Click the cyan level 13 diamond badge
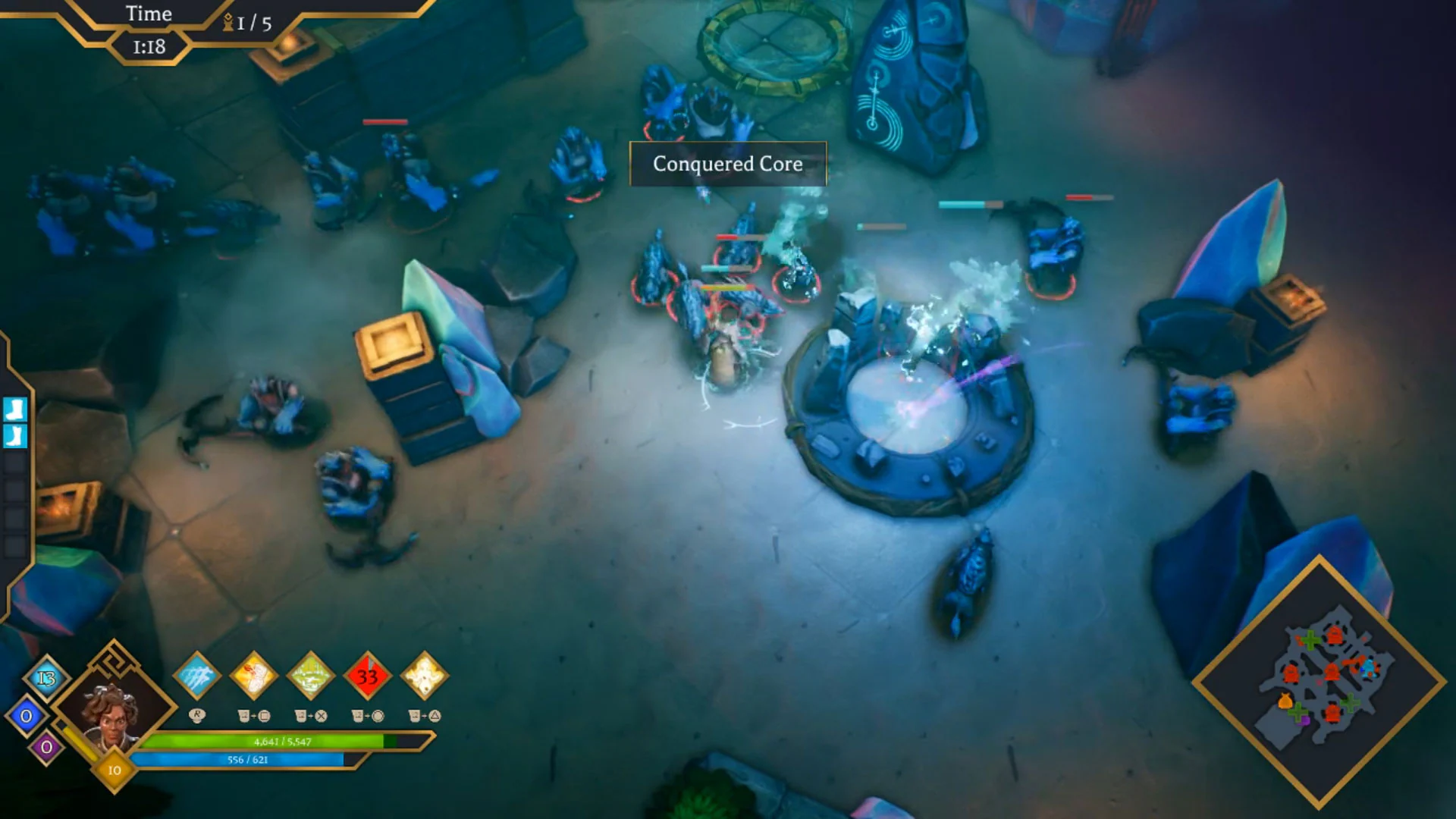 (x=45, y=678)
